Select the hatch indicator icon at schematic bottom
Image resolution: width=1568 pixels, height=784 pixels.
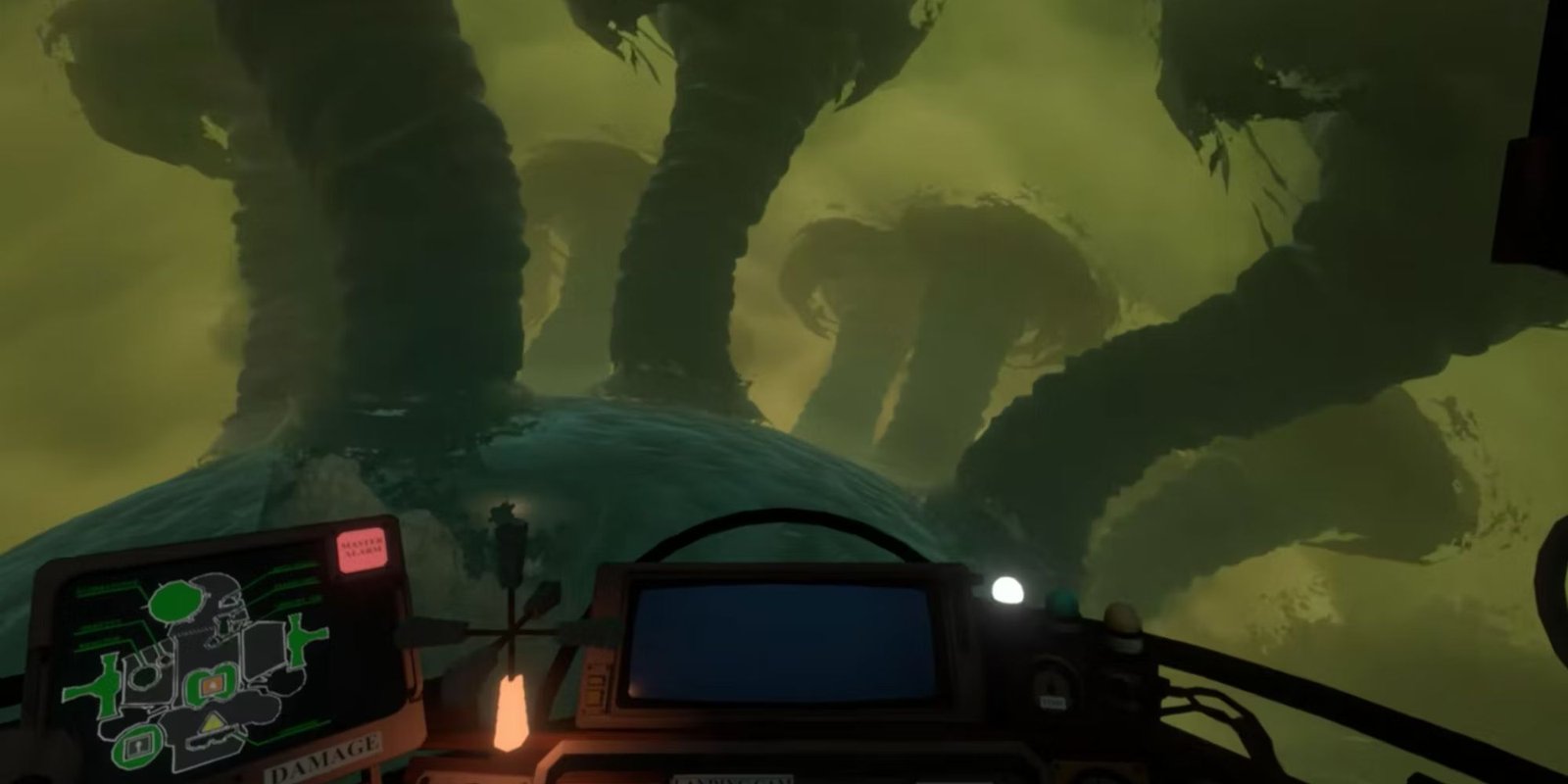136,746
